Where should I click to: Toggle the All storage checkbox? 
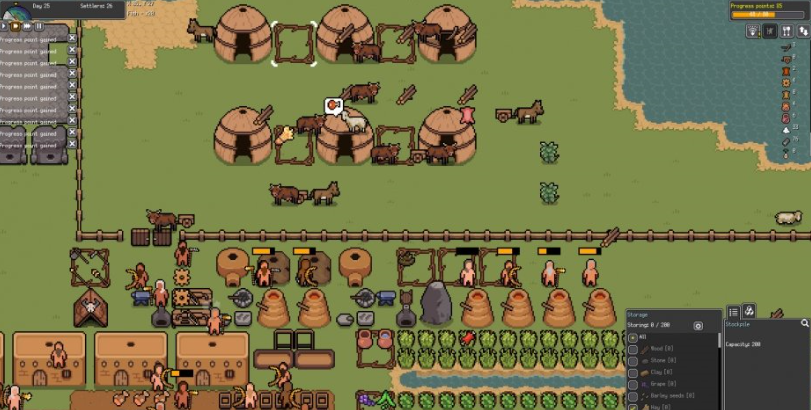click(632, 338)
